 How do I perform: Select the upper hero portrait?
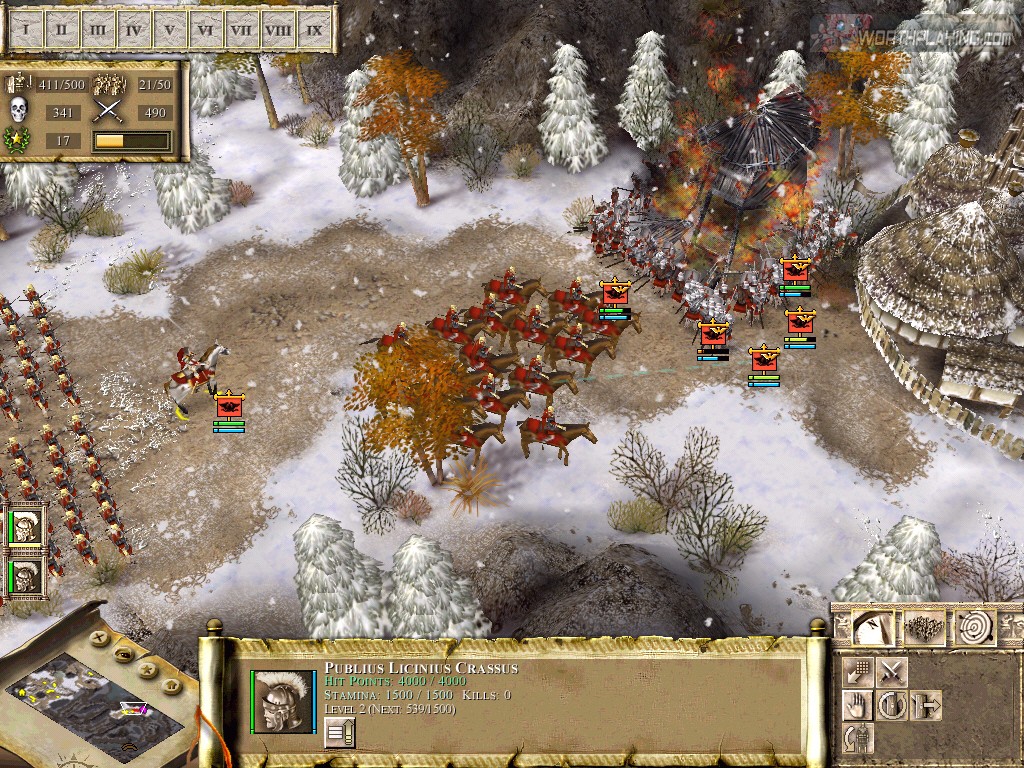coord(26,527)
